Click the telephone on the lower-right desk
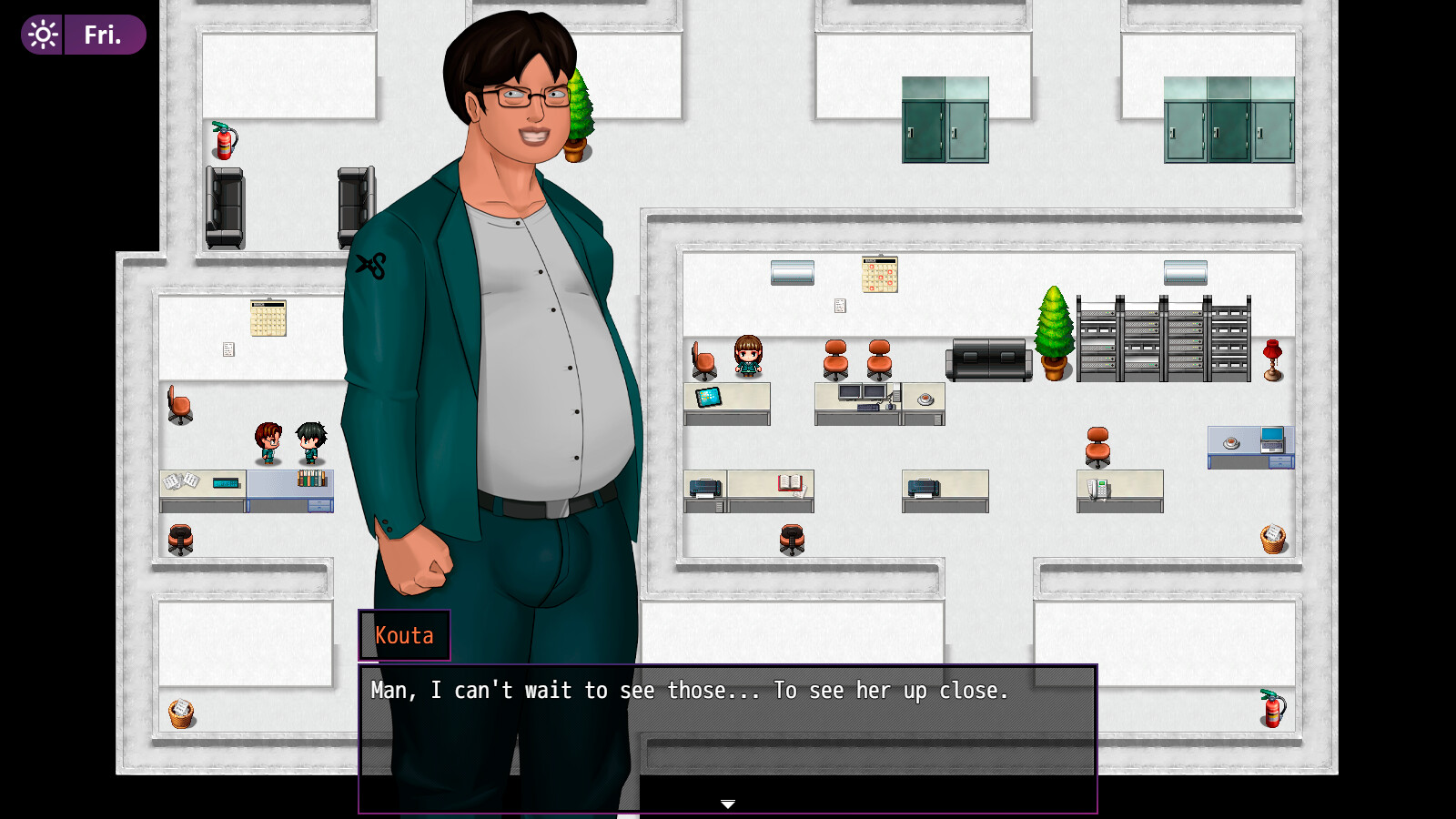The width and height of the screenshot is (1456, 819). pos(1098,487)
